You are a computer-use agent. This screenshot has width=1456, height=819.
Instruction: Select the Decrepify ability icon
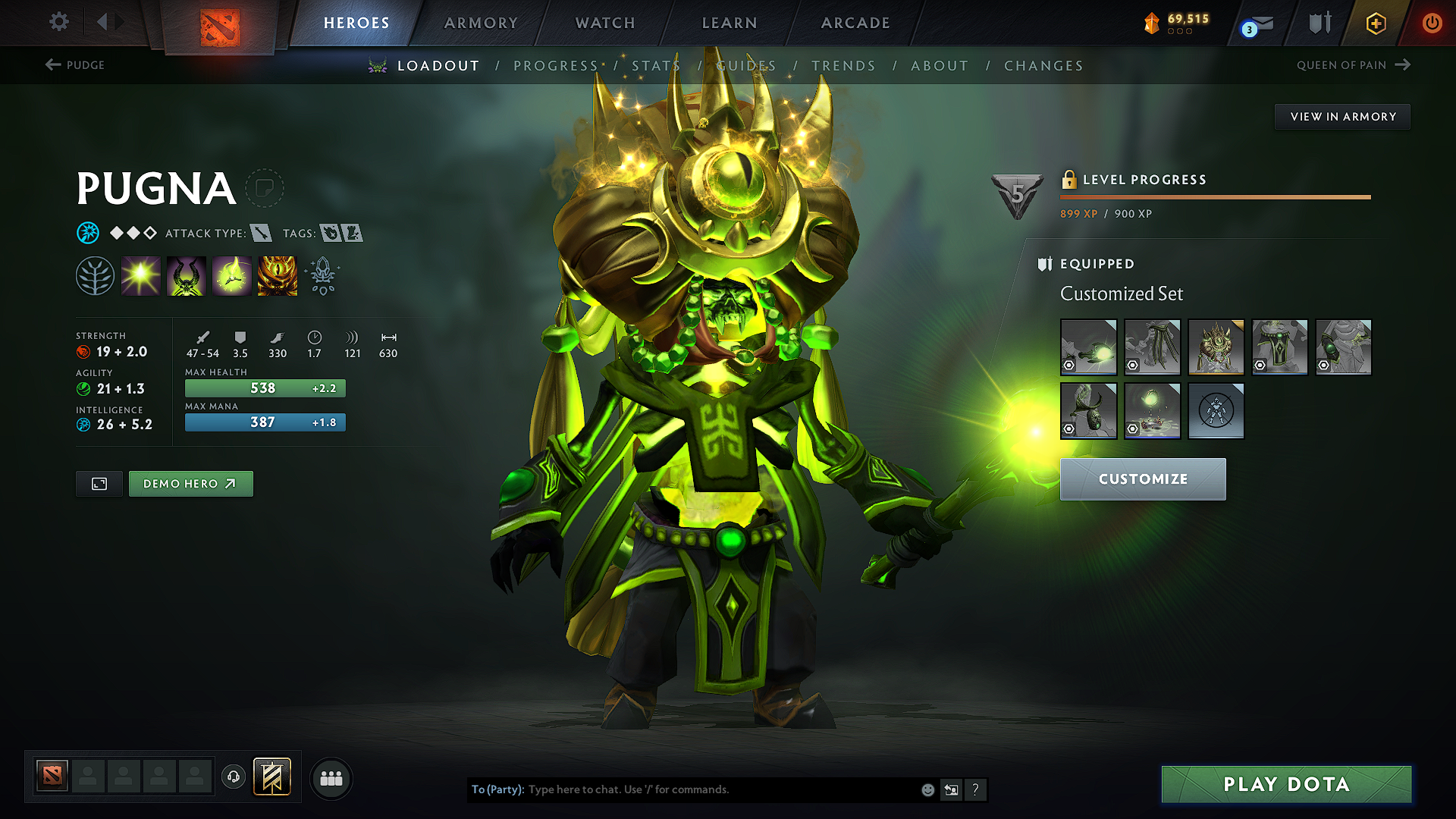click(186, 275)
